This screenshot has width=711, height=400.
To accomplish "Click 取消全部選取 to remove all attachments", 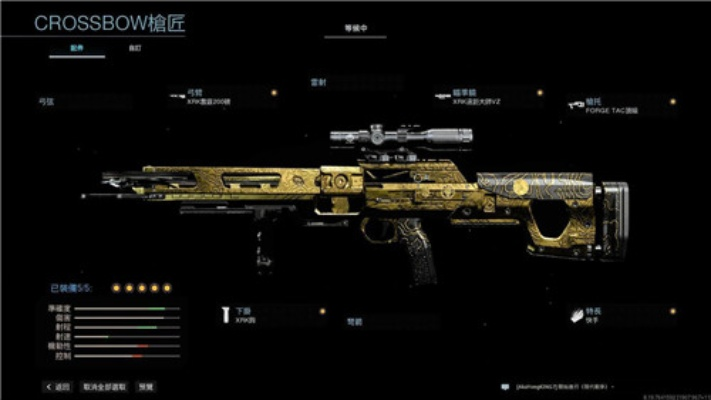I will coord(104,386).
